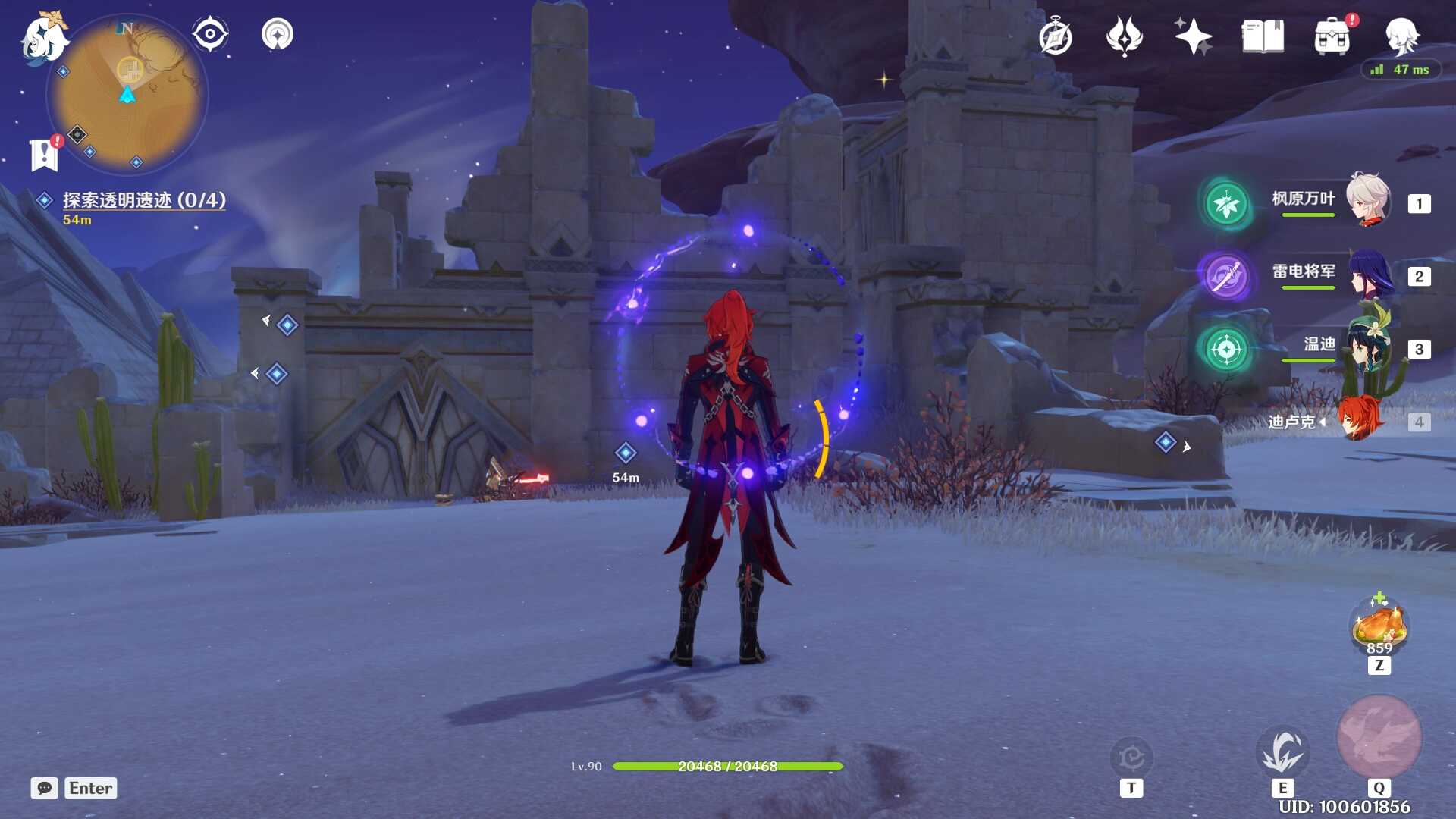Open the multiplayer co-op icon

(x=278, y=34)
